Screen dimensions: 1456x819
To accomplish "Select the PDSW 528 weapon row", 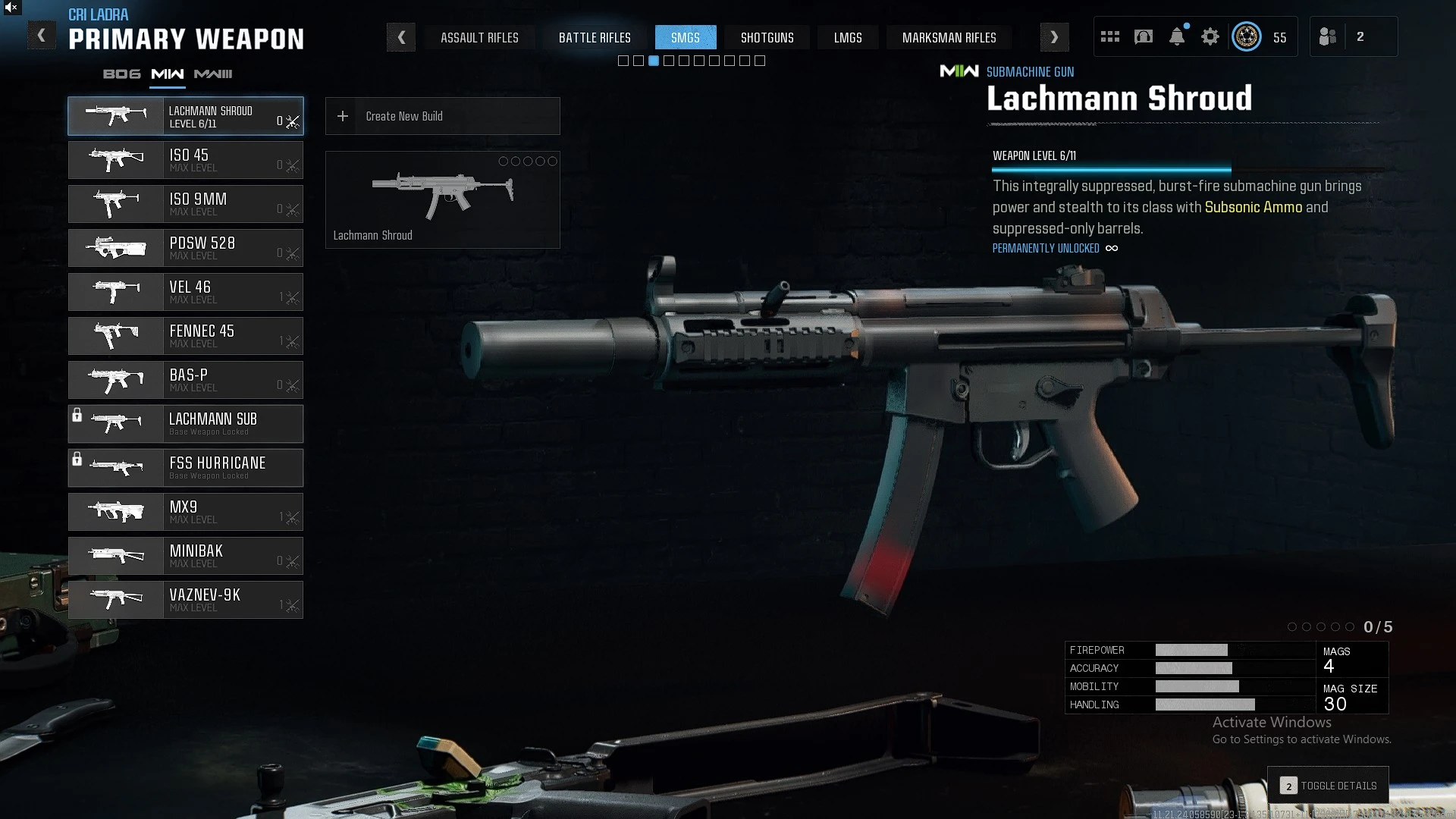I will (186, 248).
